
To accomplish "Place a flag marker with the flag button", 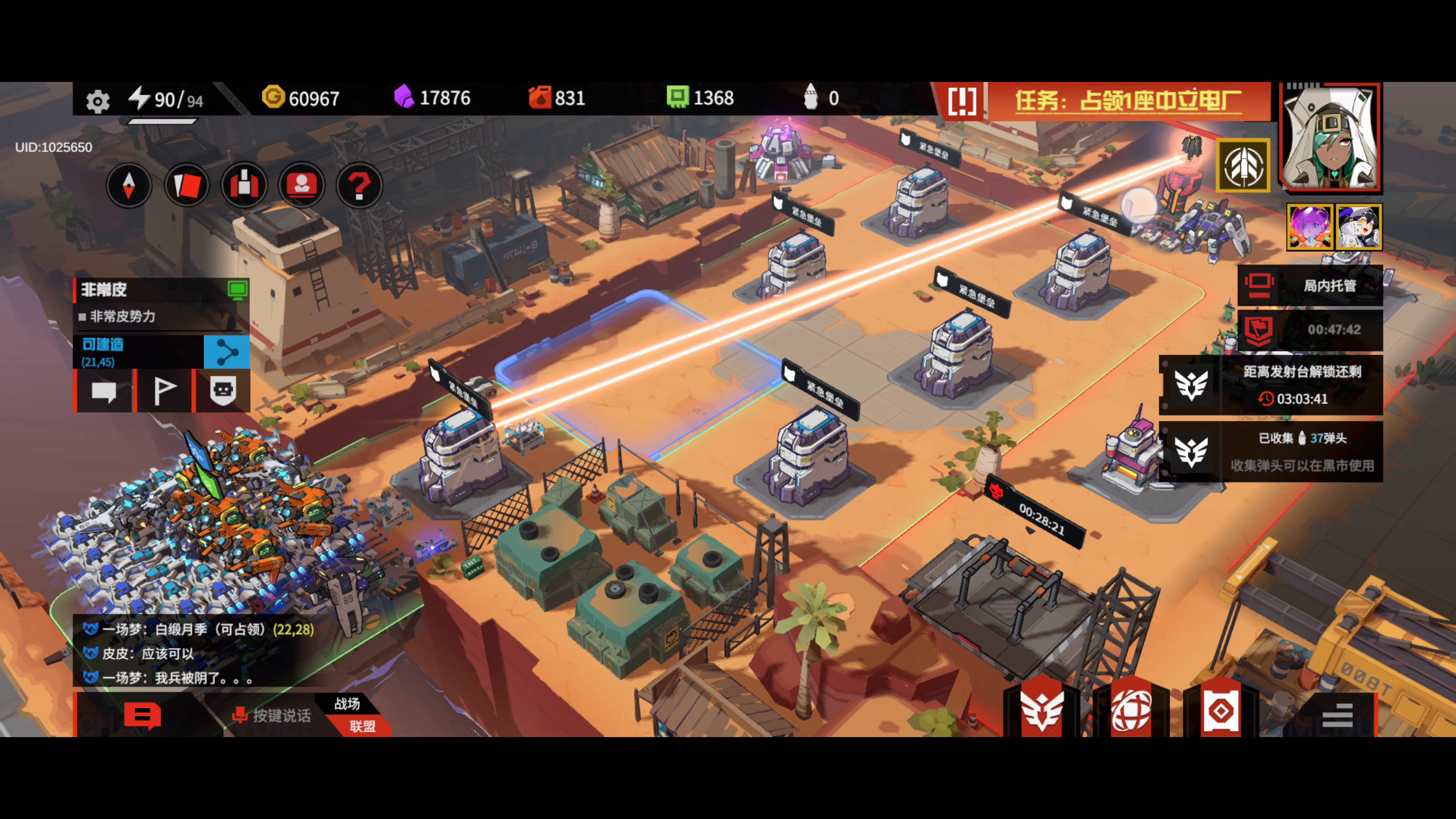I will click(165, 391).
